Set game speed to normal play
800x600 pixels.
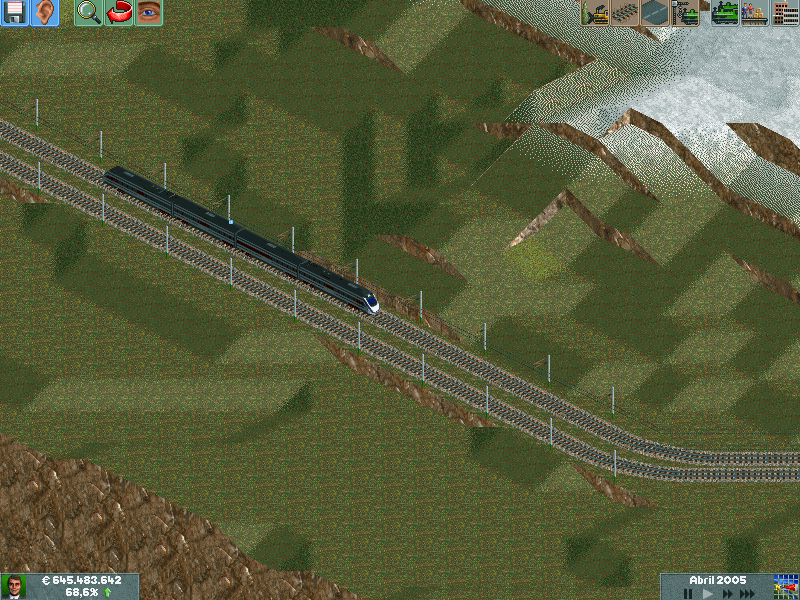pos(707,593)
